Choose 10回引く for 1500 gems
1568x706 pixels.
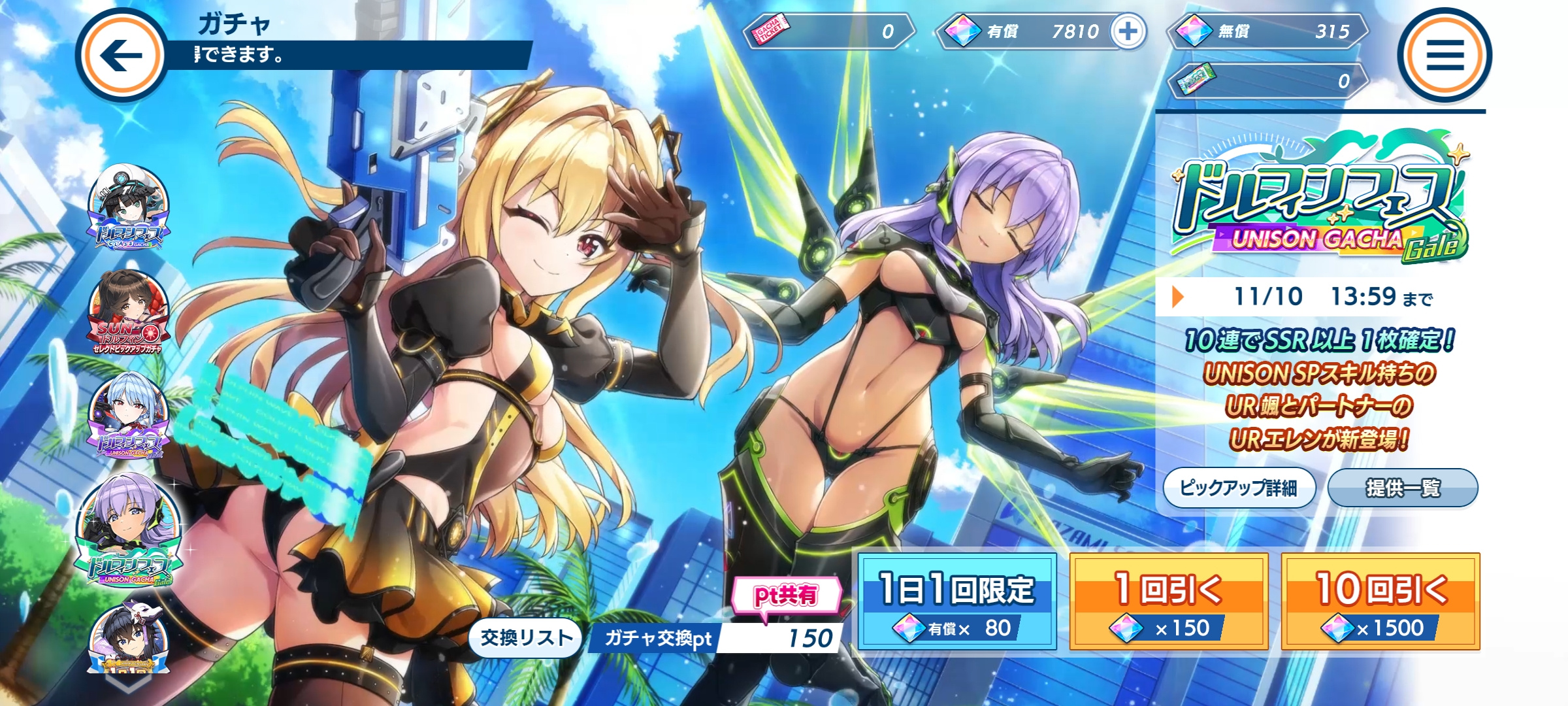click(x=1380, y=601)
